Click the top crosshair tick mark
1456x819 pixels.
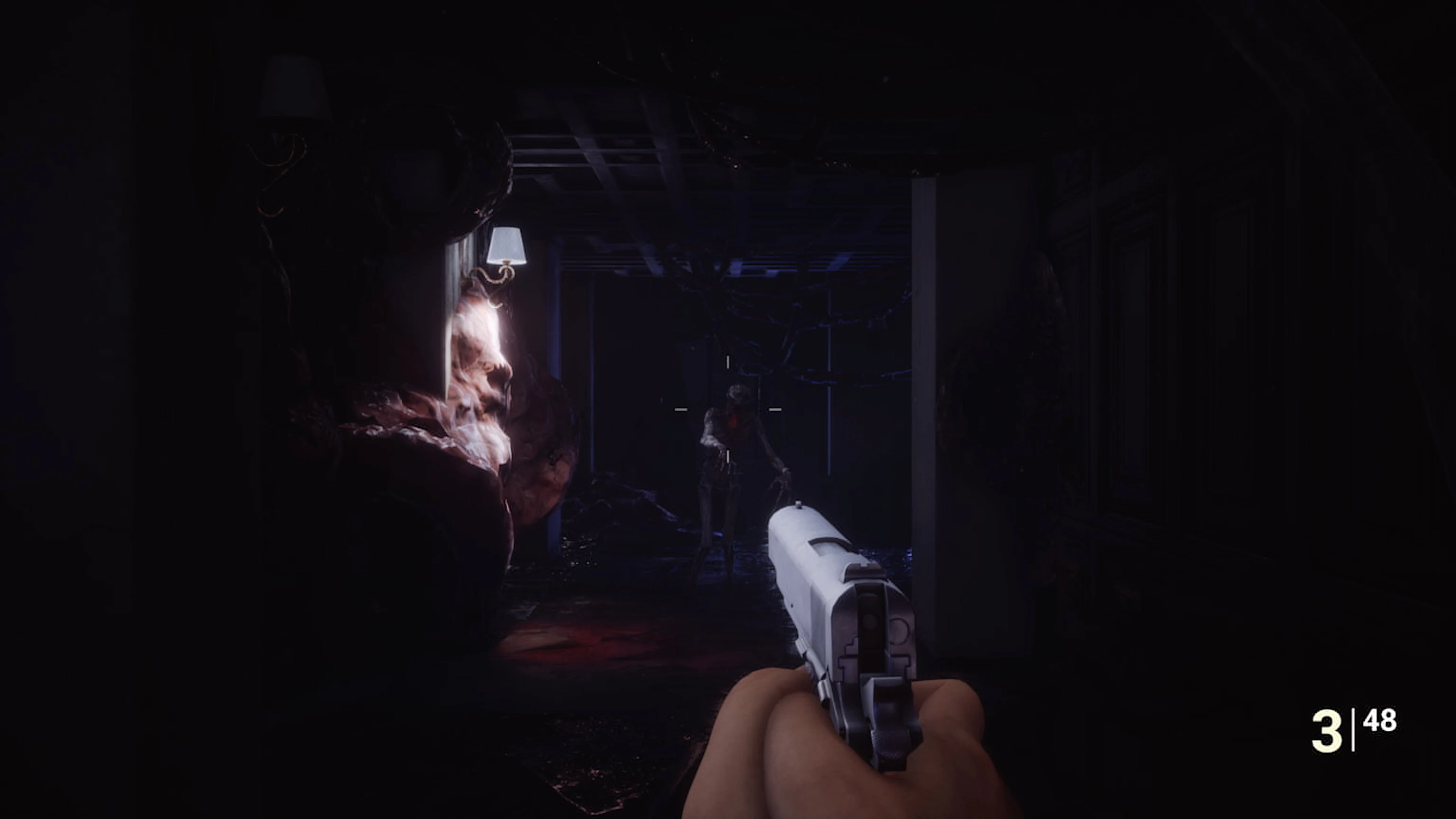(728, 362)
